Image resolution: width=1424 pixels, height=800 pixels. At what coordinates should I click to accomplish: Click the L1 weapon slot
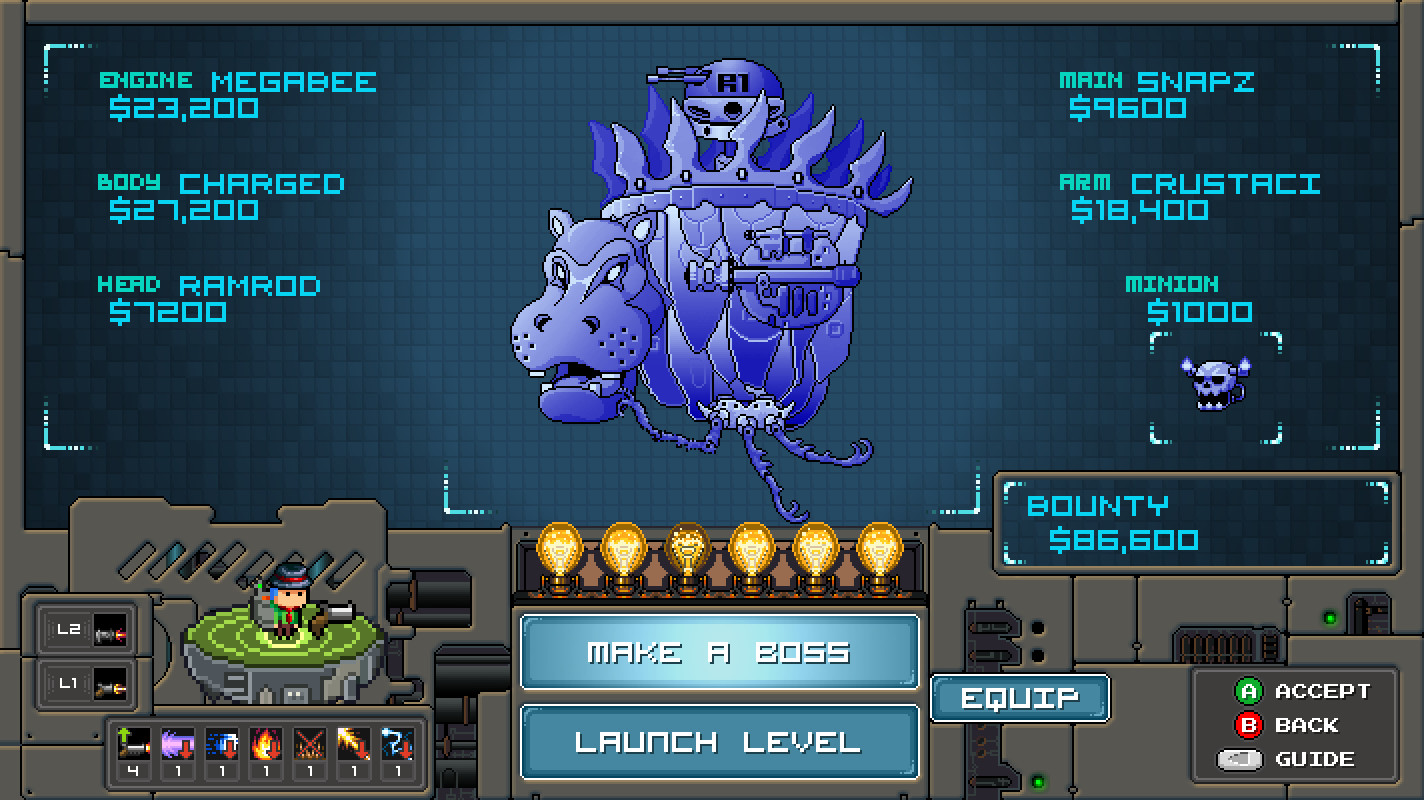click(86, 685)
